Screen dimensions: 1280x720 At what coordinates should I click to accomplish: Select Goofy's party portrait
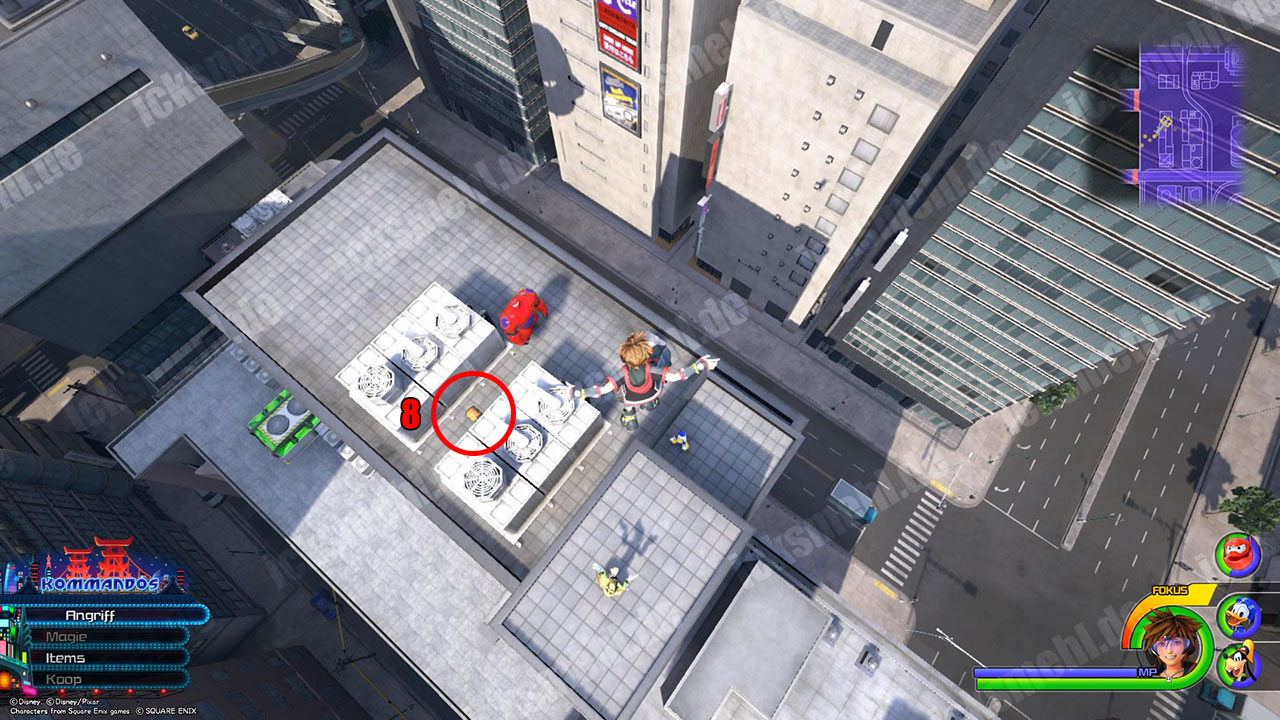(x=1237, y=662)
